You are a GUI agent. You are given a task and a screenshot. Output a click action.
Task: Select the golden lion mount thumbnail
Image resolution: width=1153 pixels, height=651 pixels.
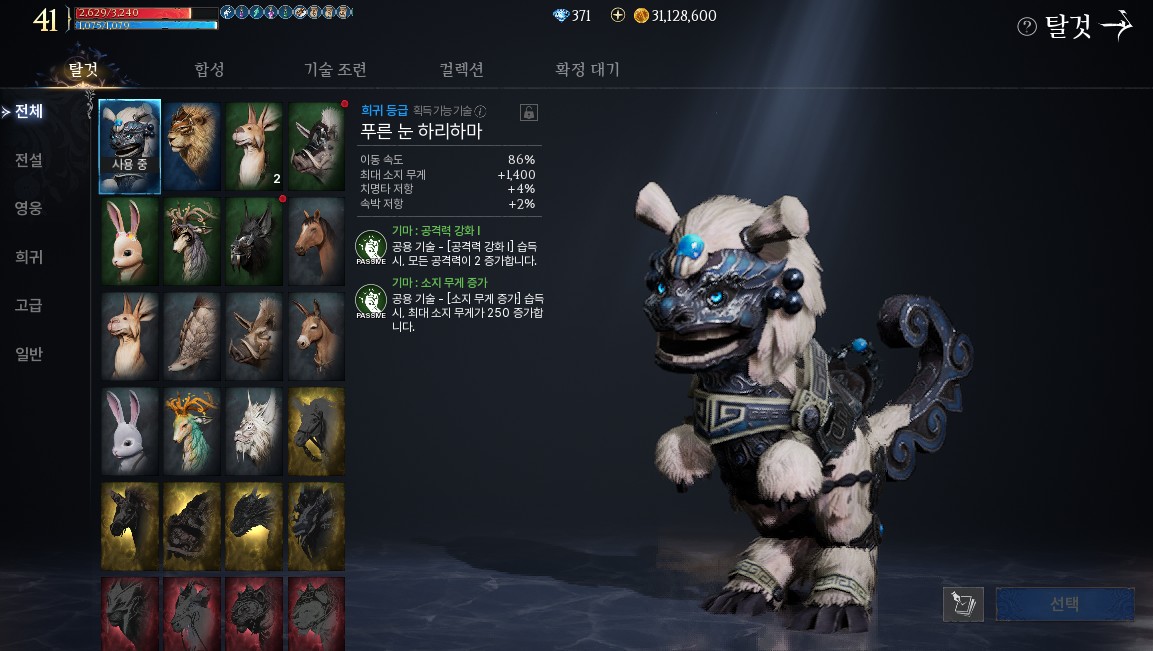click(192, 145)
